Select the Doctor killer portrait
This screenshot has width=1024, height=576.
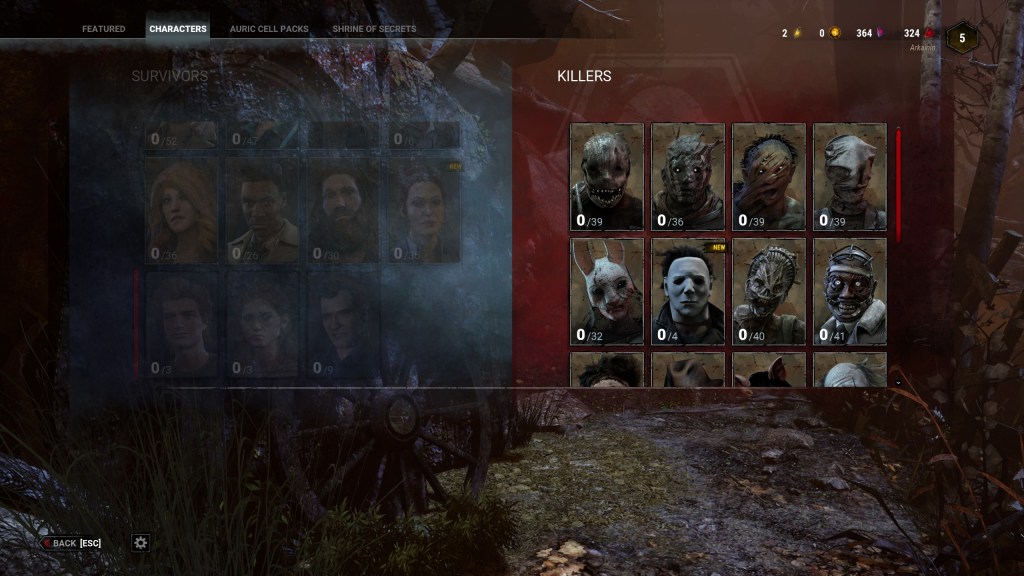[850, 292]
